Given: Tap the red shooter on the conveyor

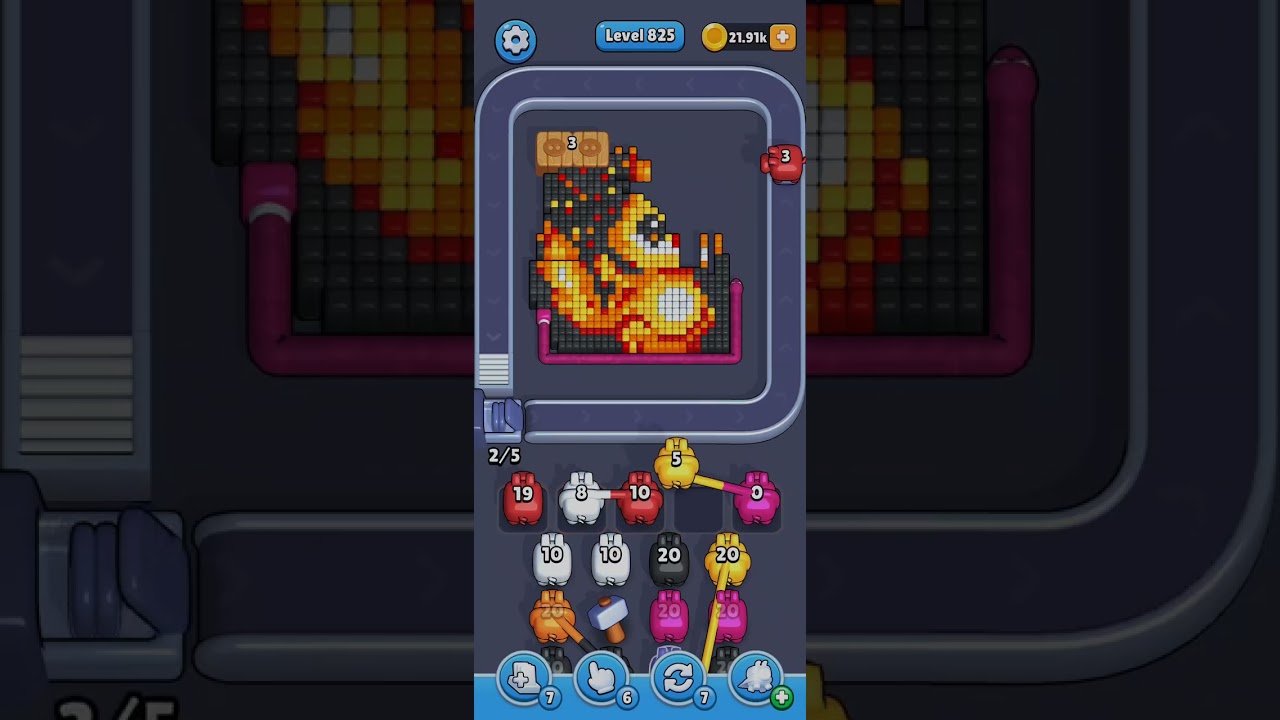Looking at the screenshot, I should [783, 163].
